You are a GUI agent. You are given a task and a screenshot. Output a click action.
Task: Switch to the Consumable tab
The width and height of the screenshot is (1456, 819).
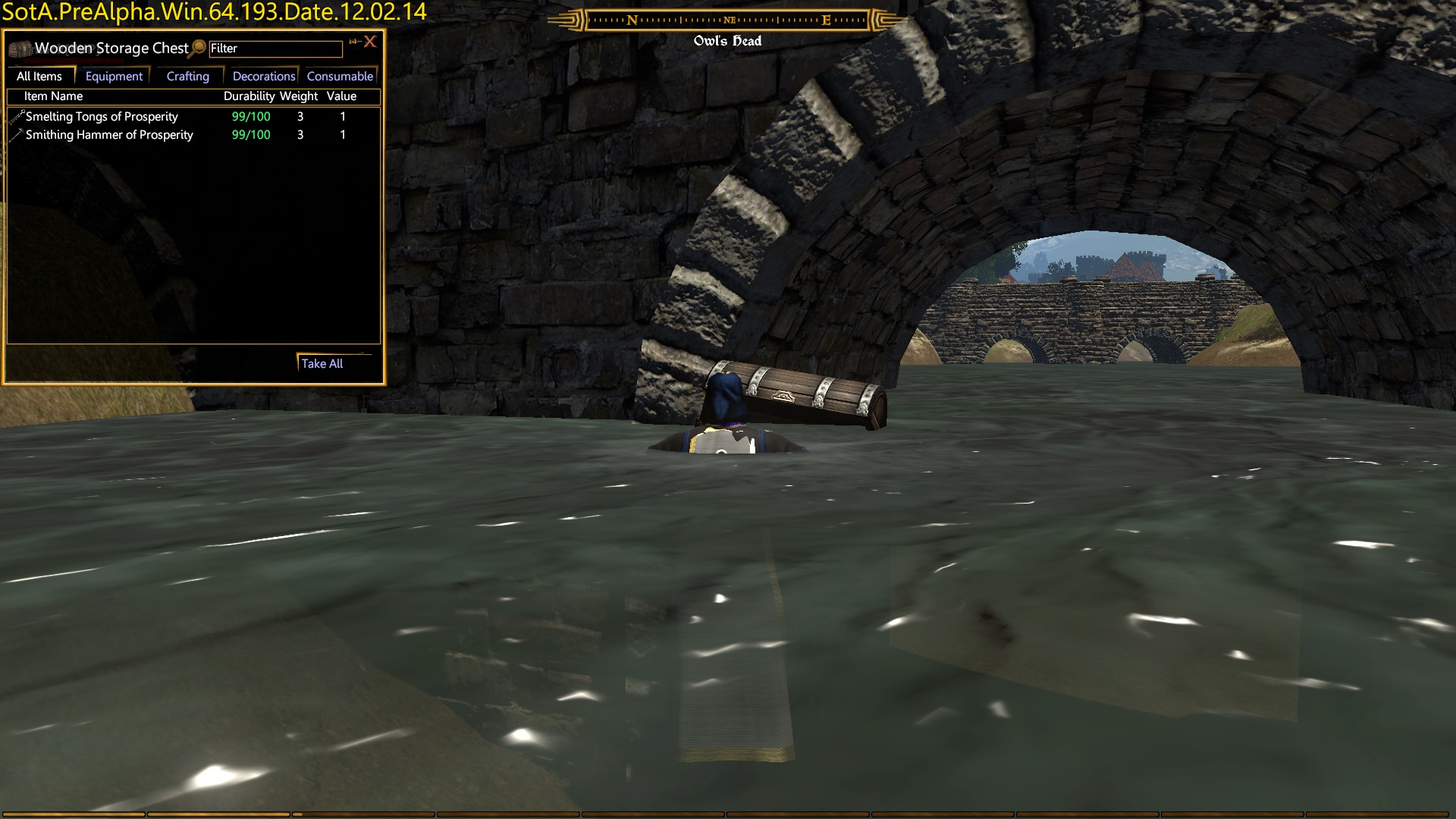click(x=340, y=77)
